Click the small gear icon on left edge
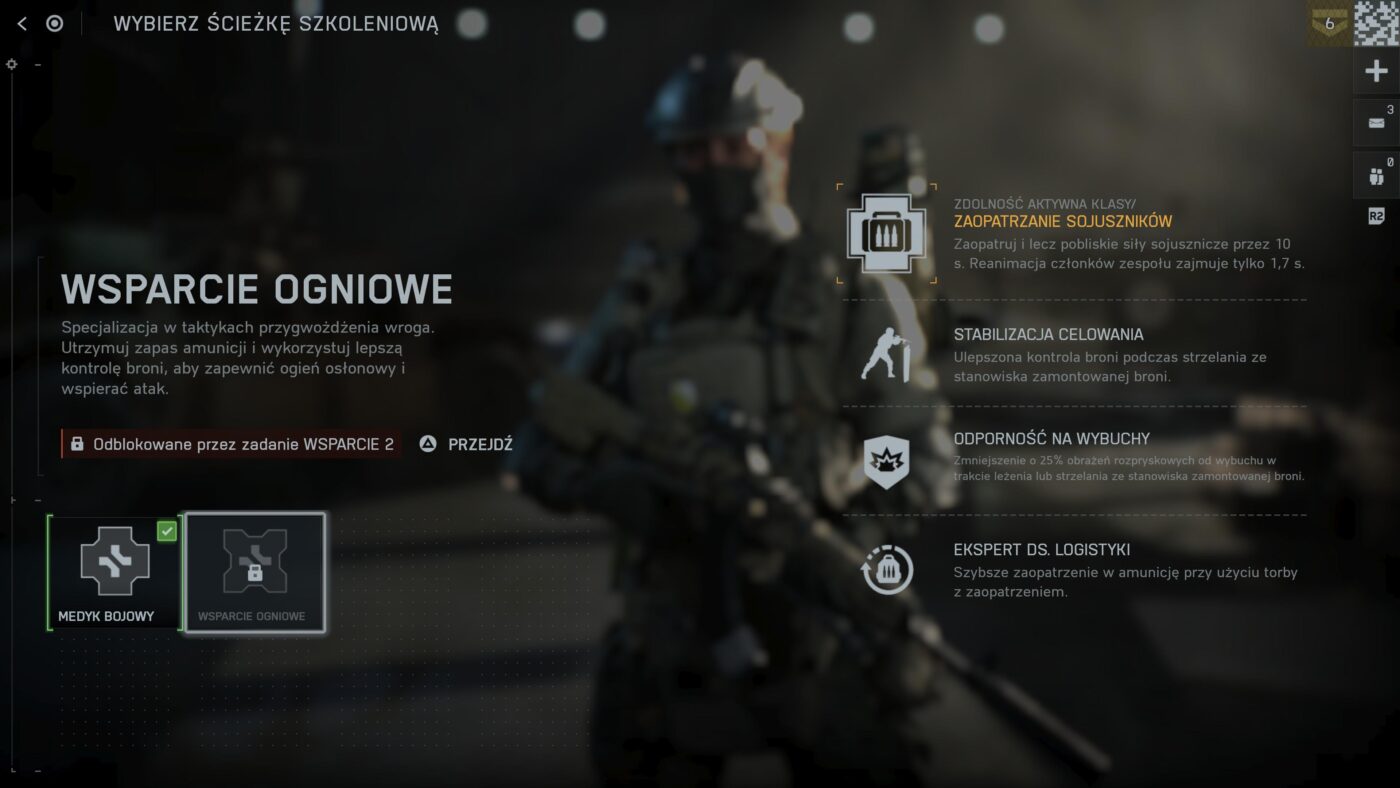 point(12,64)
